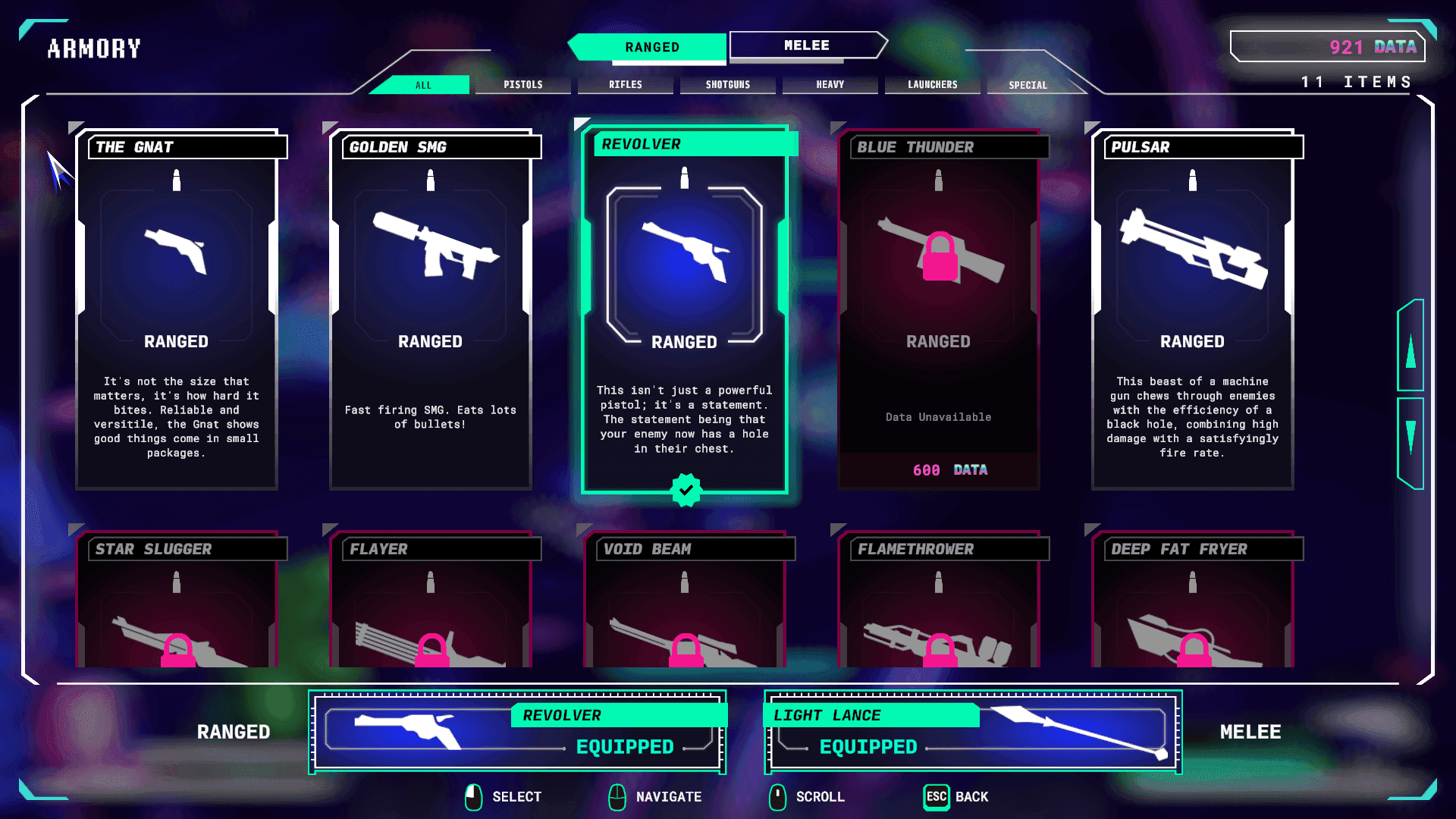This screenshot has width=1456, height=819.
Task: Switch to the Heavy weapons filter
Action: point(830,85)
